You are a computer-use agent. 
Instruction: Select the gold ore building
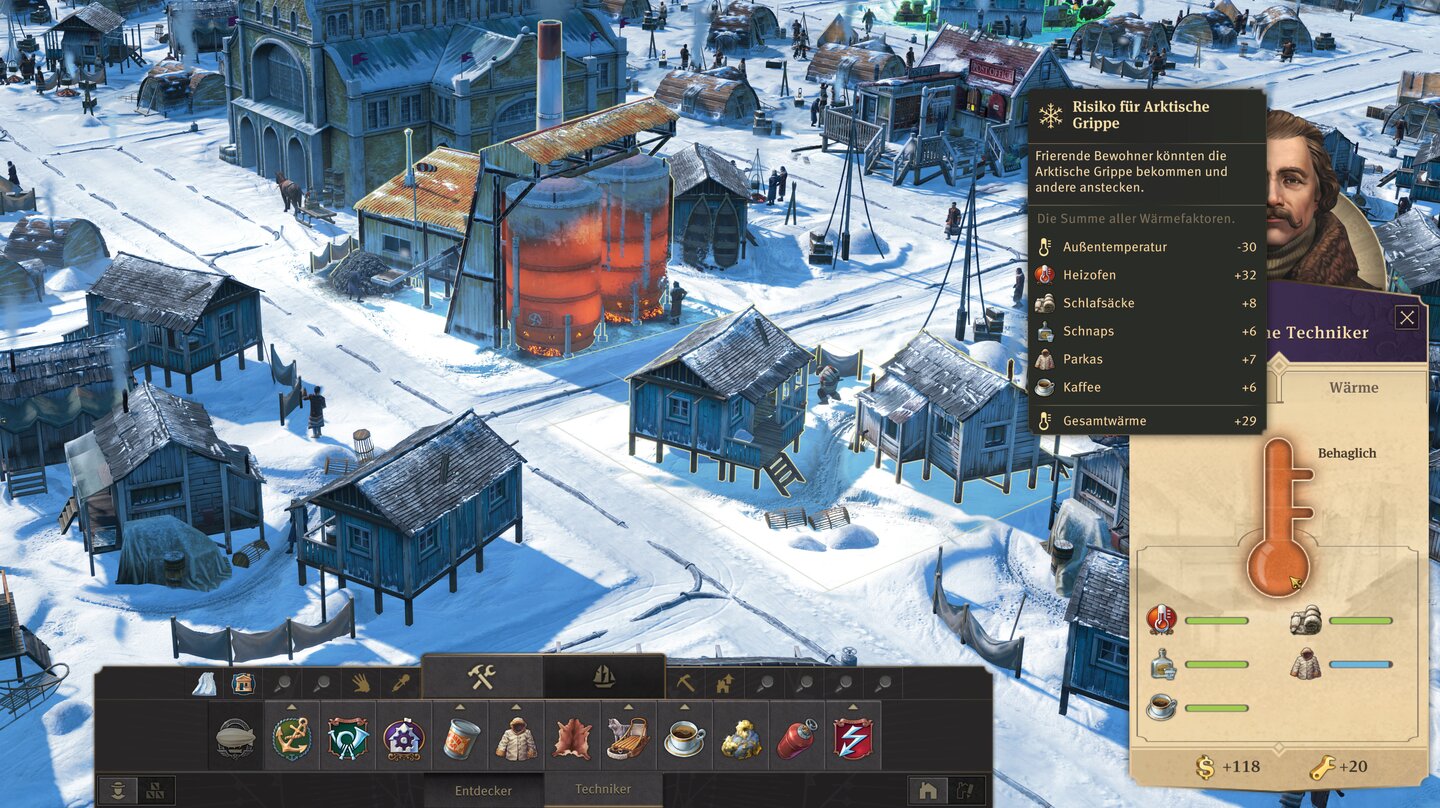click(741, 738)
